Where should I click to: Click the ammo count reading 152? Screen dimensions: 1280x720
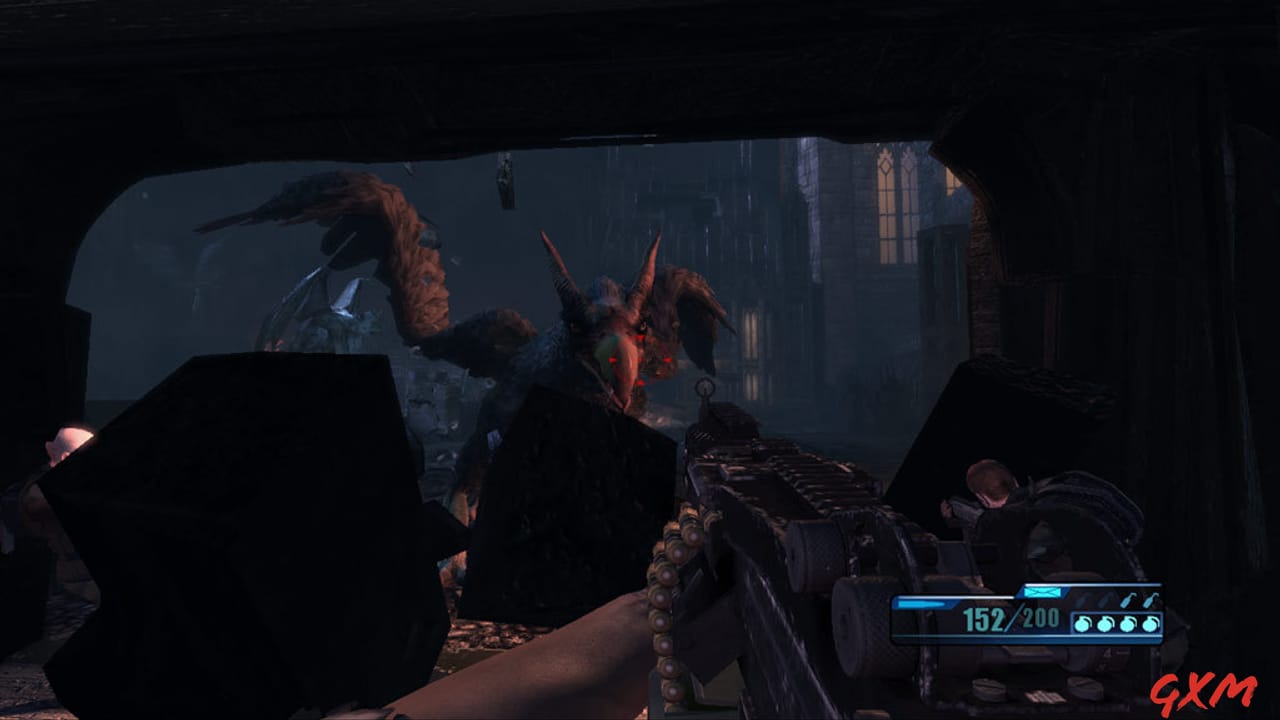[x=985, y=620]
